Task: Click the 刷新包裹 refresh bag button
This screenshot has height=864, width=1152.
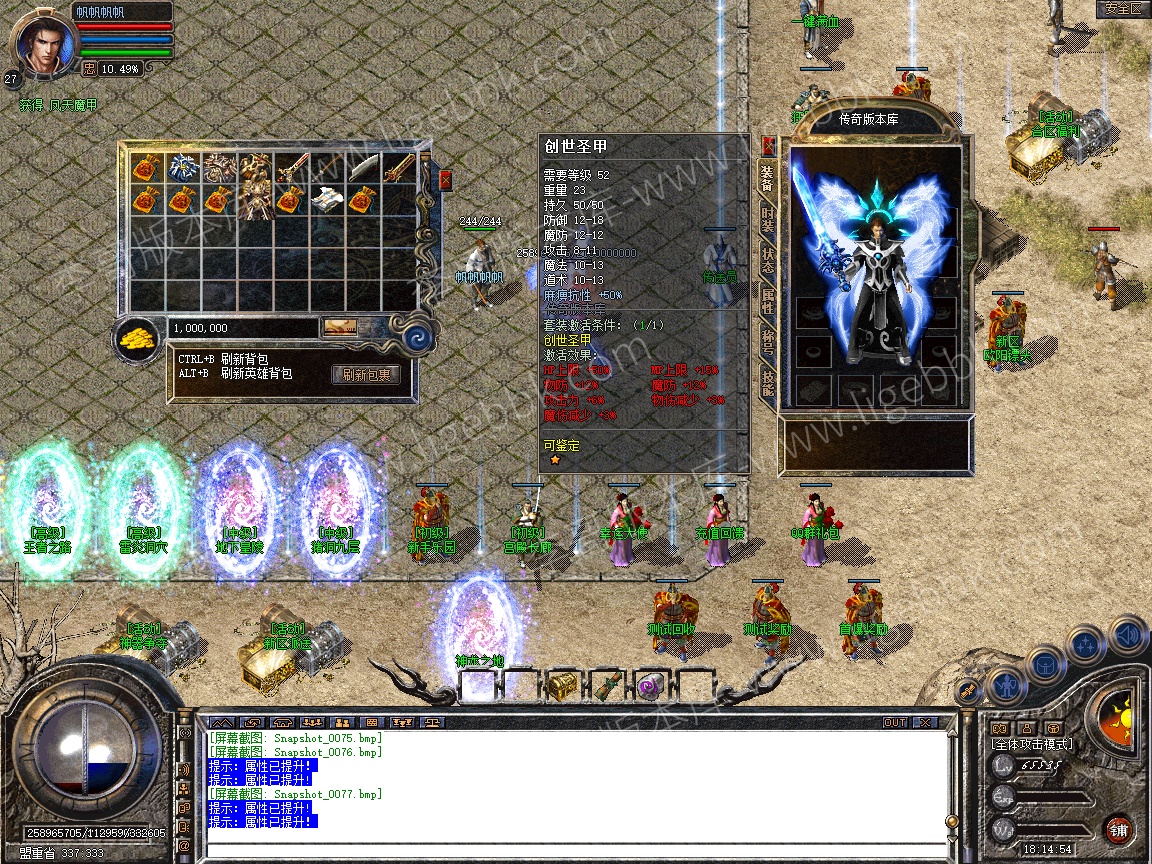Action: point(366,375)
